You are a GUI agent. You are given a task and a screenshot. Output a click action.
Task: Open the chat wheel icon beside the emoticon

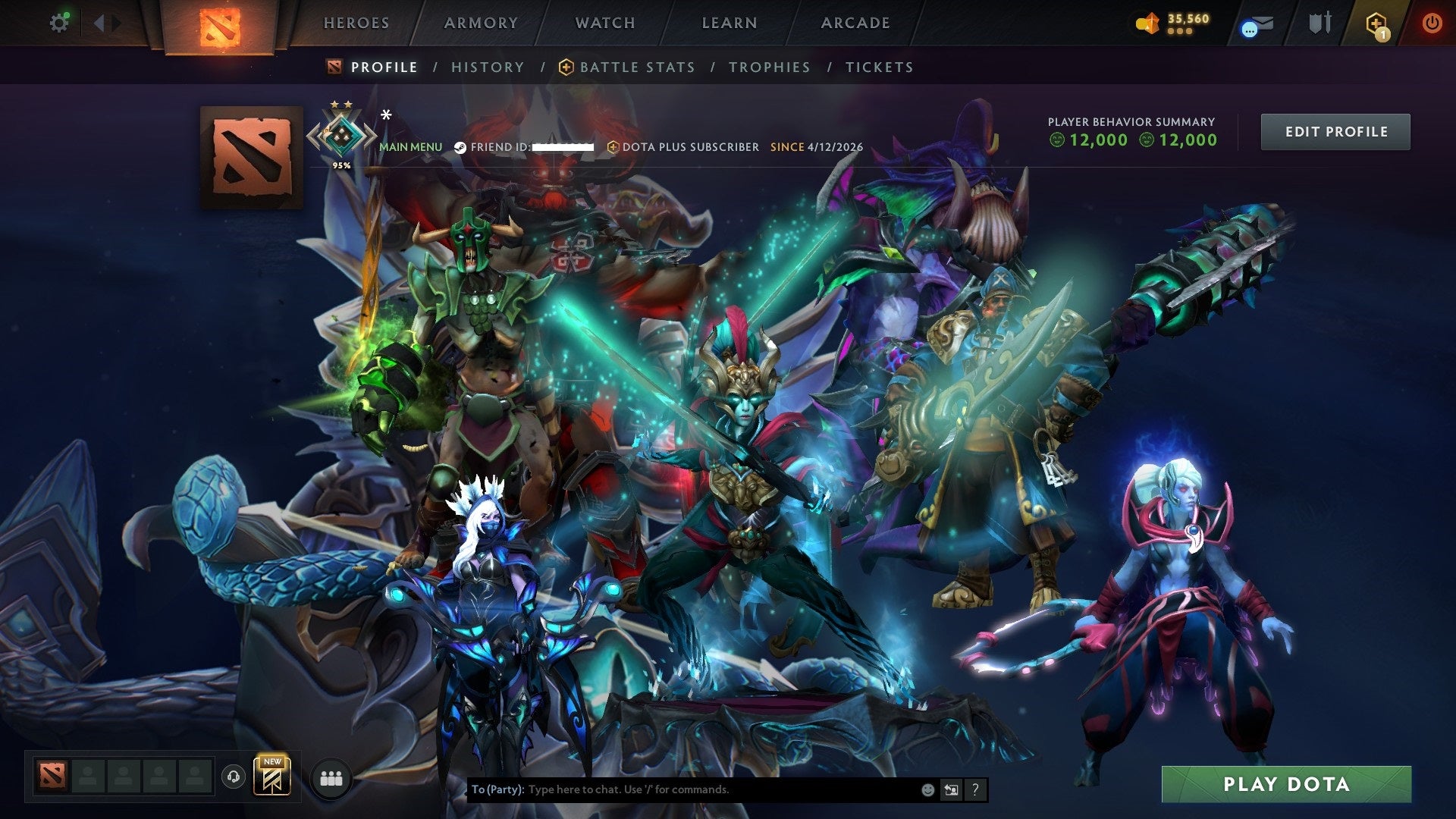(950, 789)
